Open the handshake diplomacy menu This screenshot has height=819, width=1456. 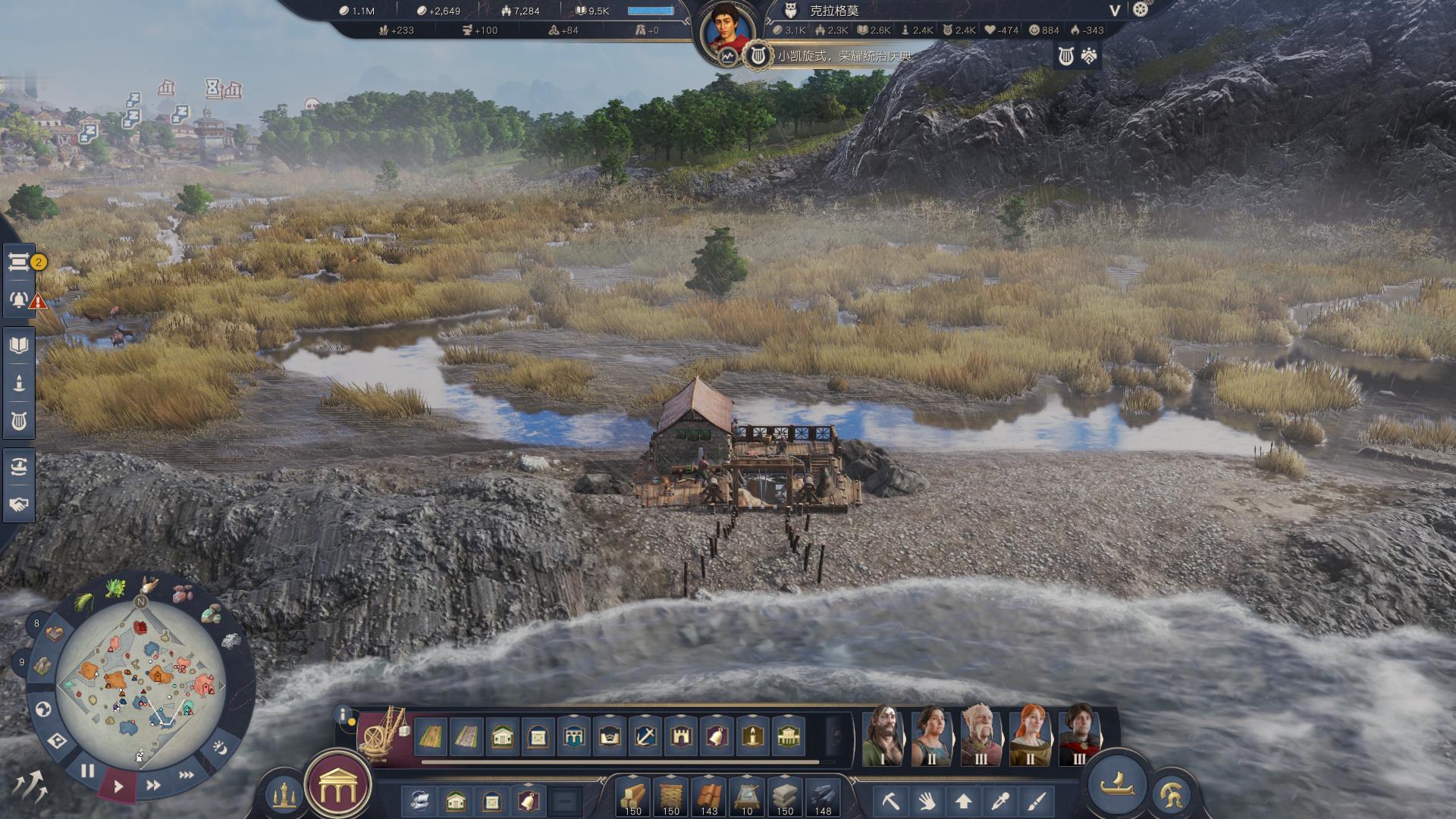19,504
